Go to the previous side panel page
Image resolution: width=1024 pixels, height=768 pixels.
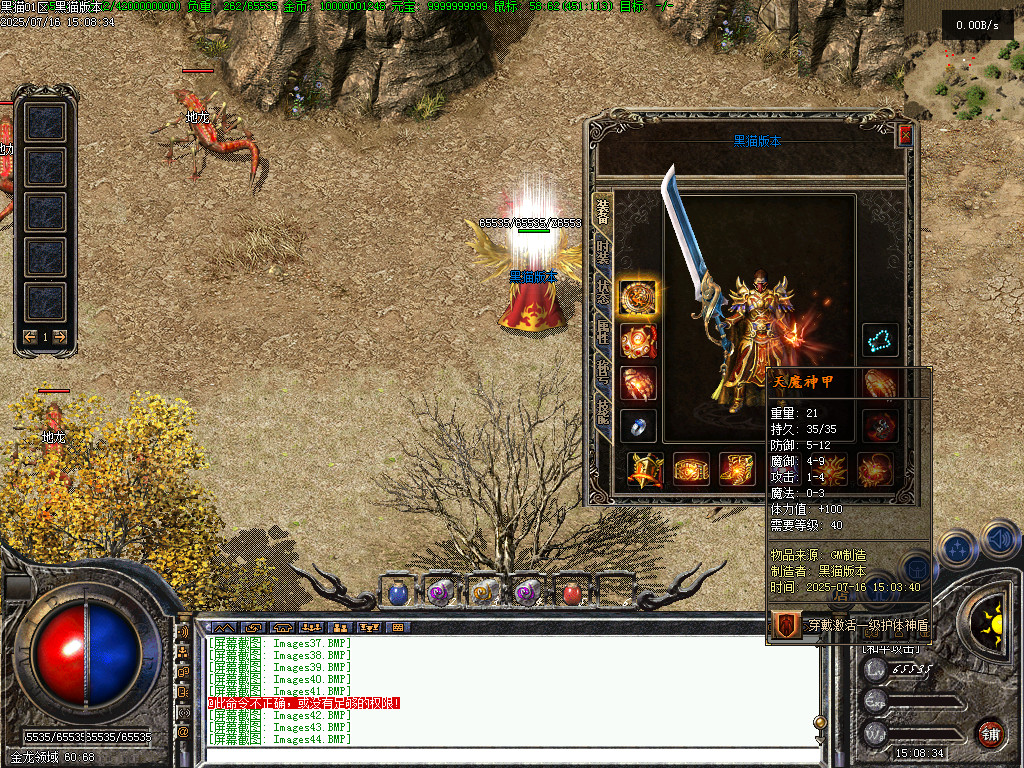pyautogui.click(x=31, y=337)
